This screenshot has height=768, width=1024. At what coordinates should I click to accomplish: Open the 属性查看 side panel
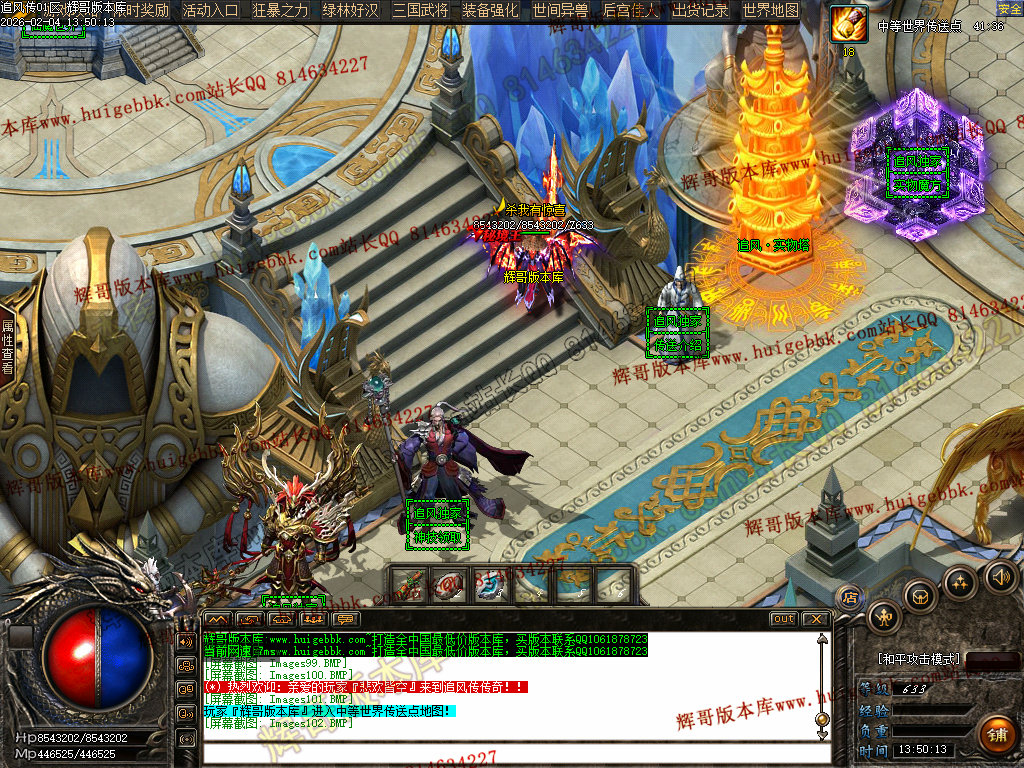7,347
